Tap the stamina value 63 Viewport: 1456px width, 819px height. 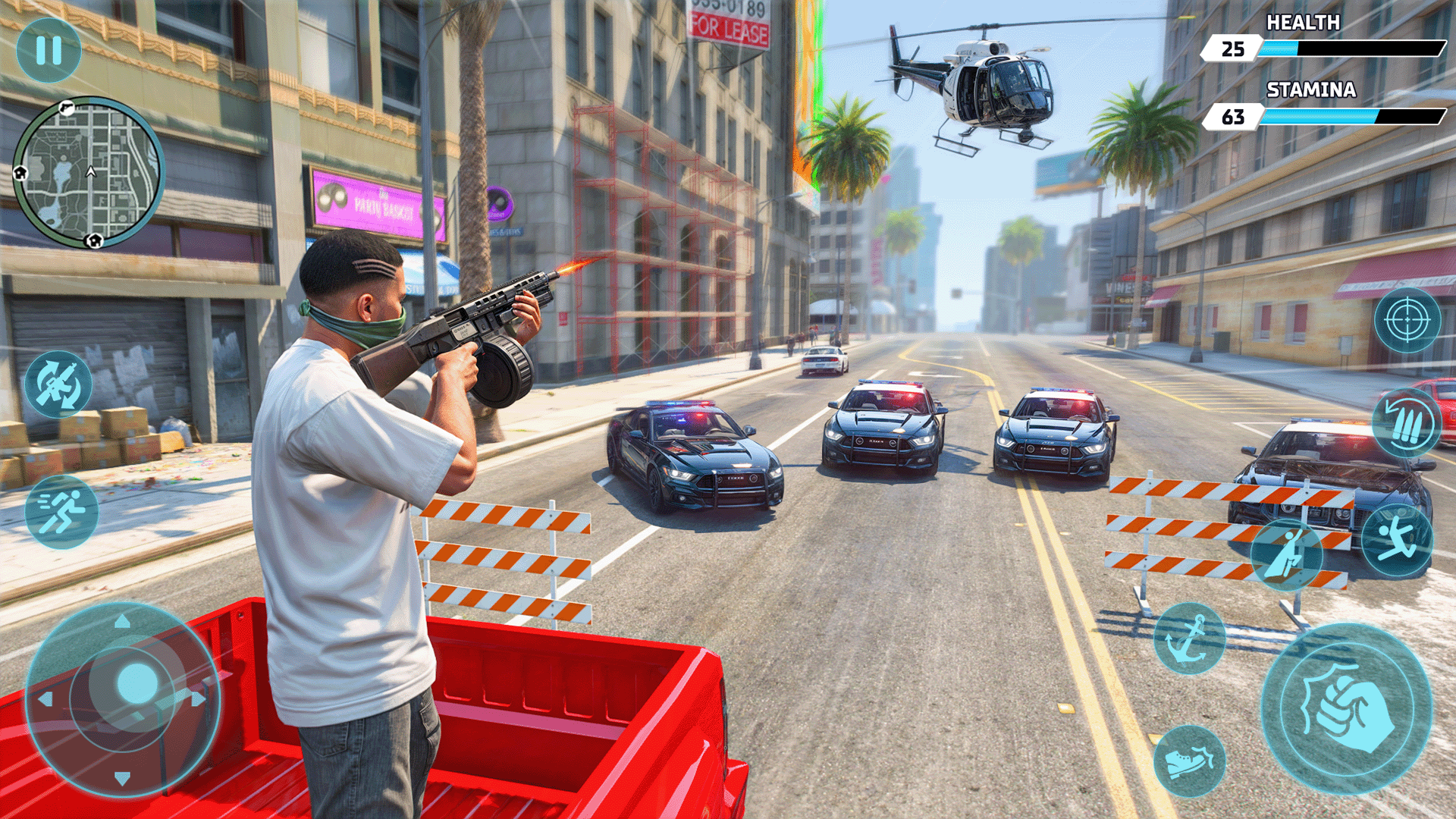click(x=1235, y=115)
